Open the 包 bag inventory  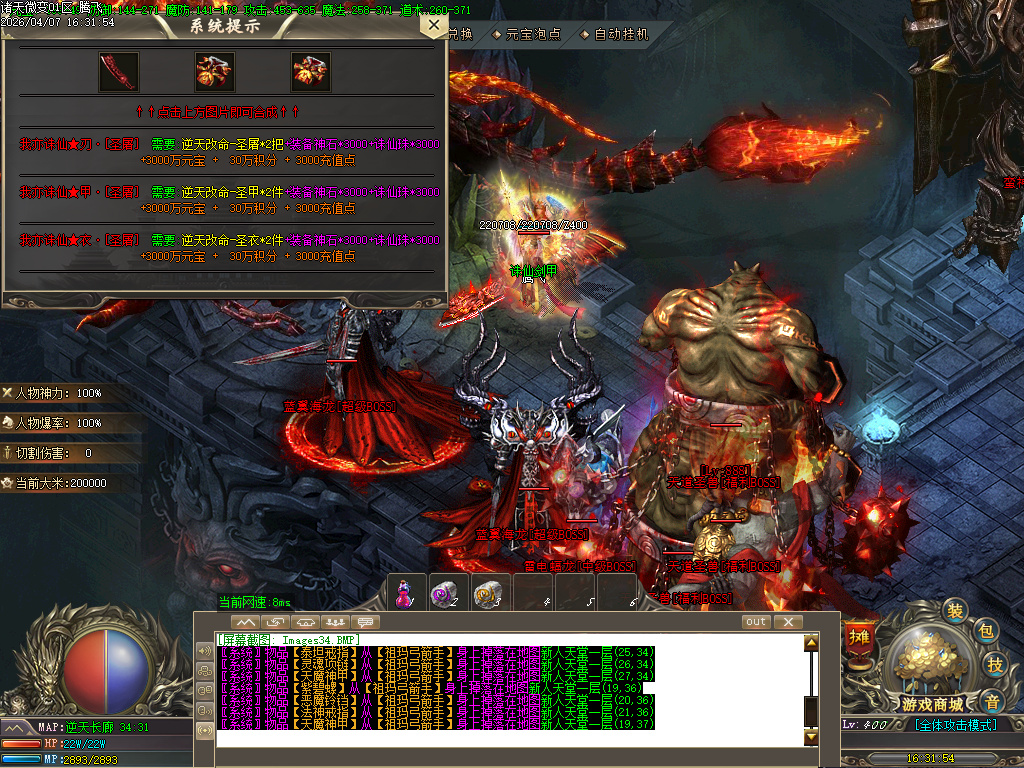coord(985,630)
